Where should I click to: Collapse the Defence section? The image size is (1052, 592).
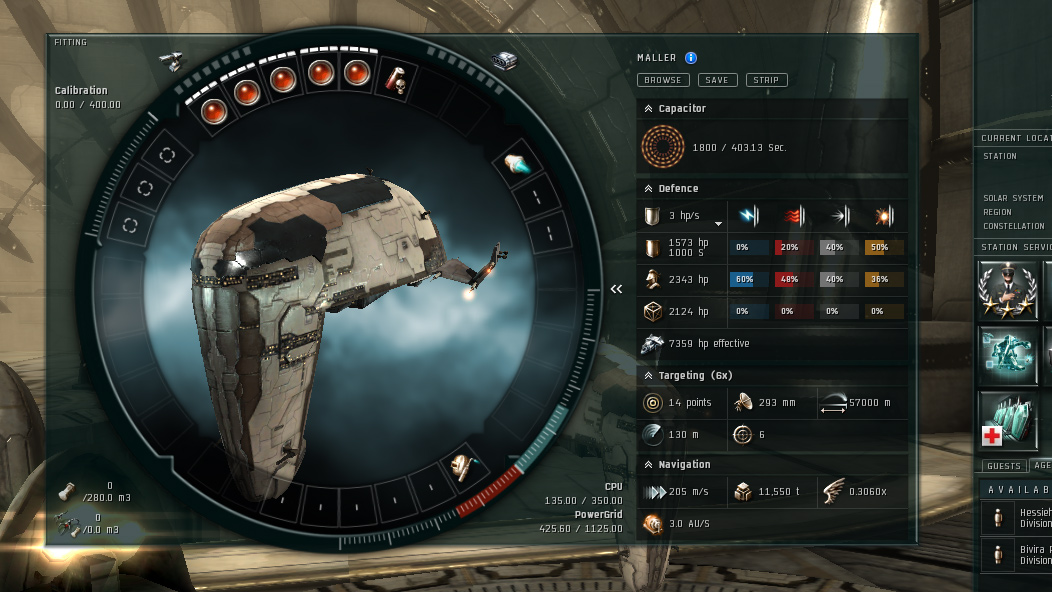tap(649, 188)
